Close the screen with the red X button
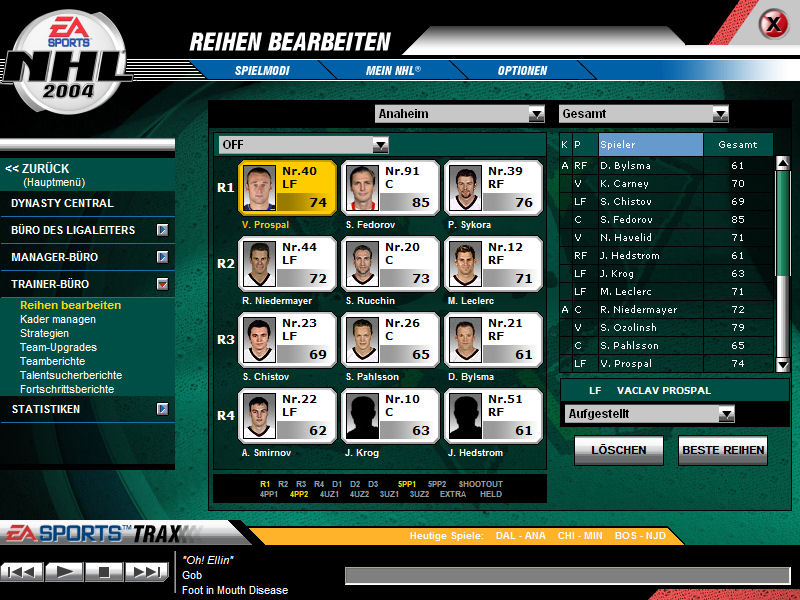 click(772, 24)
